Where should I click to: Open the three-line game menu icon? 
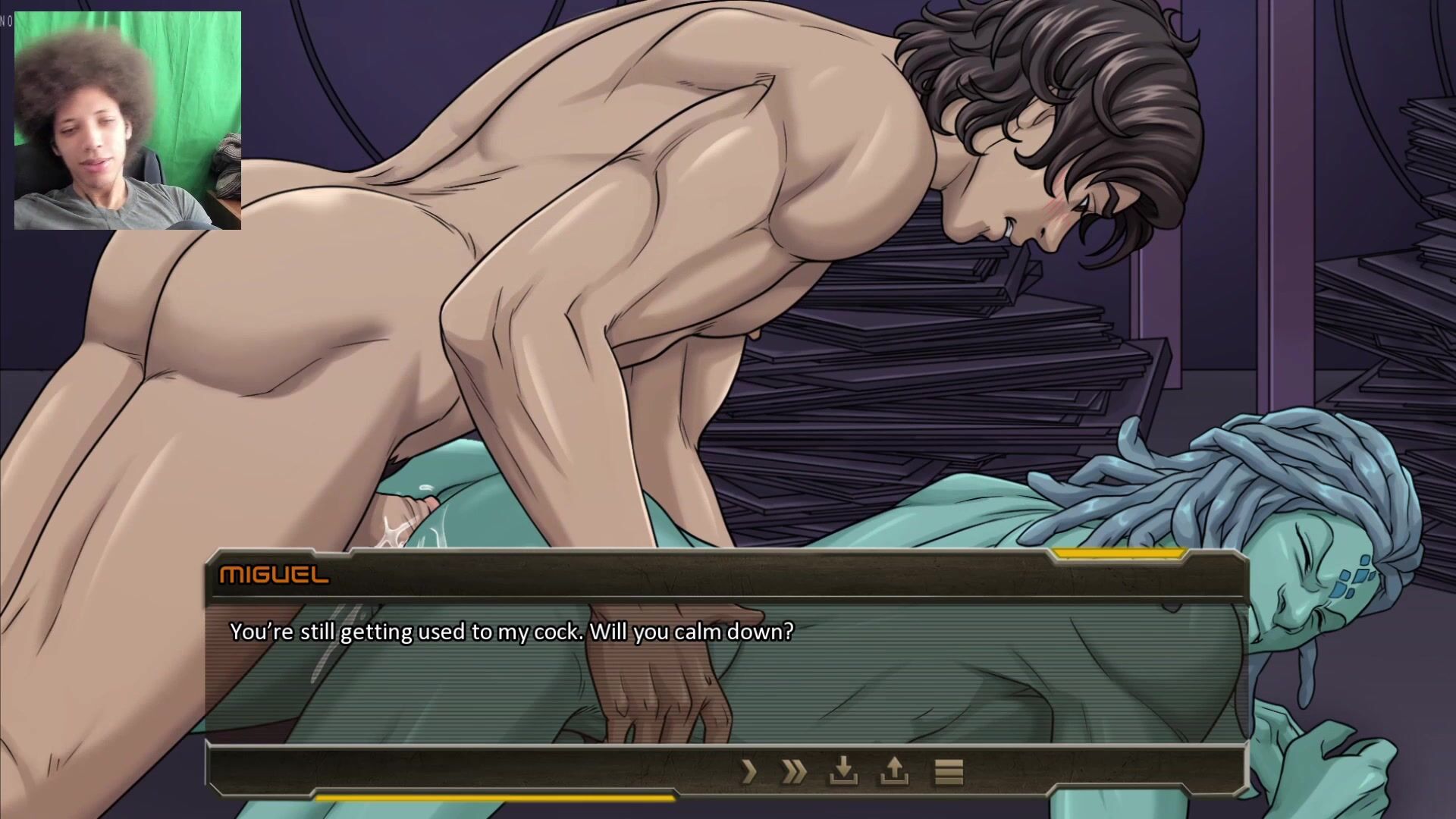point(948,772)
